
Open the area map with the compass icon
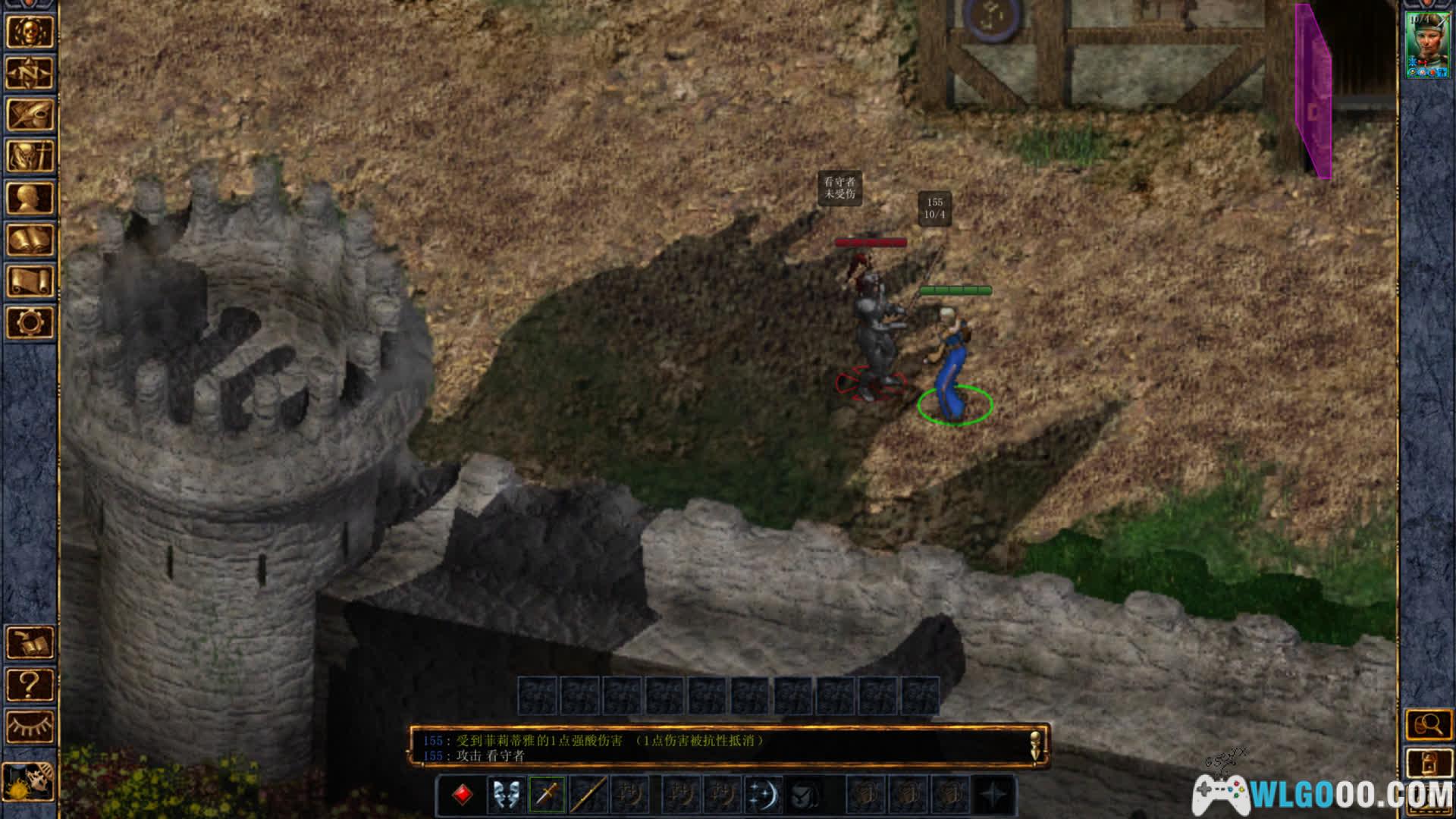30,74
